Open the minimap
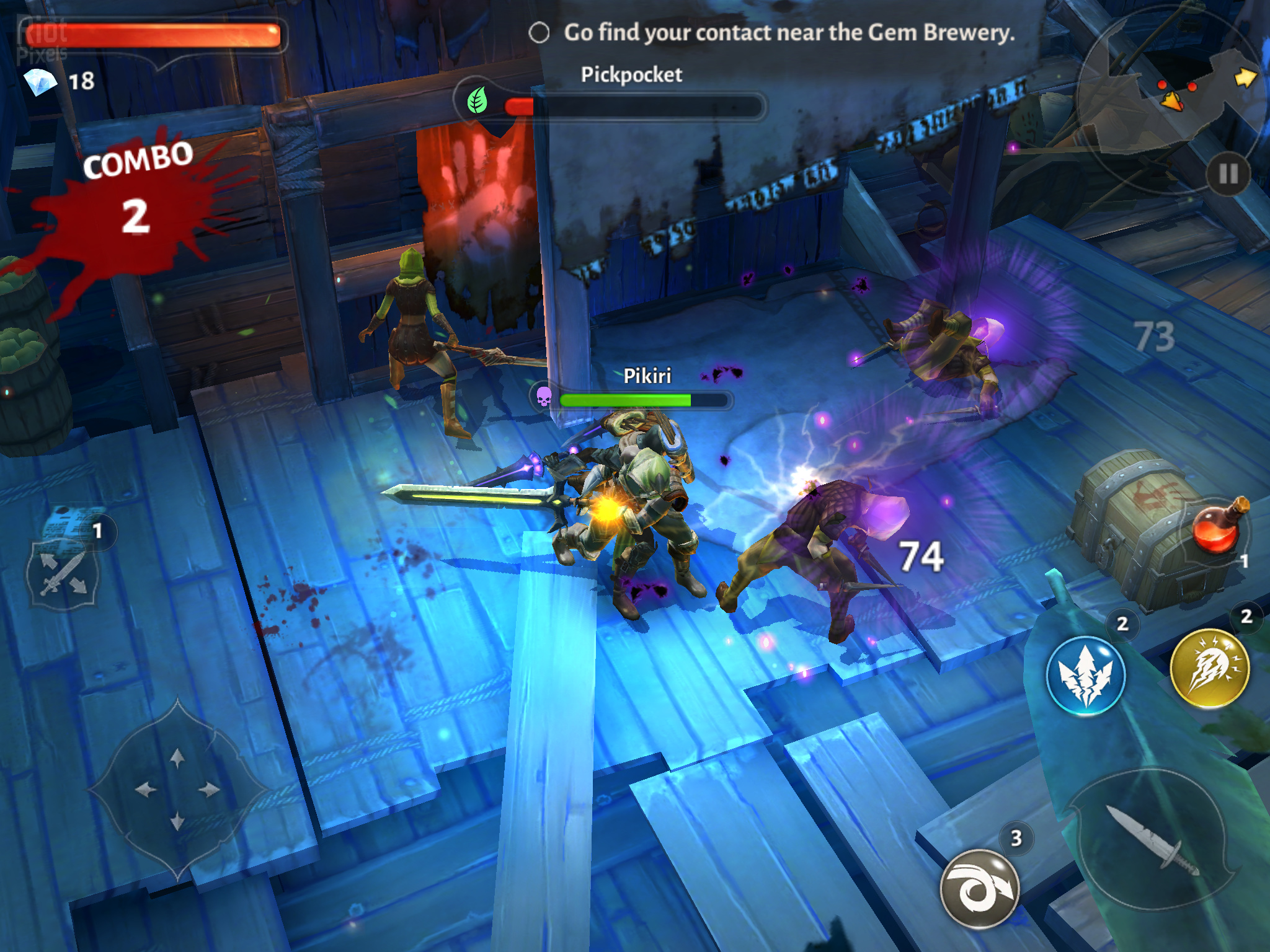 tap(1172, 93)
